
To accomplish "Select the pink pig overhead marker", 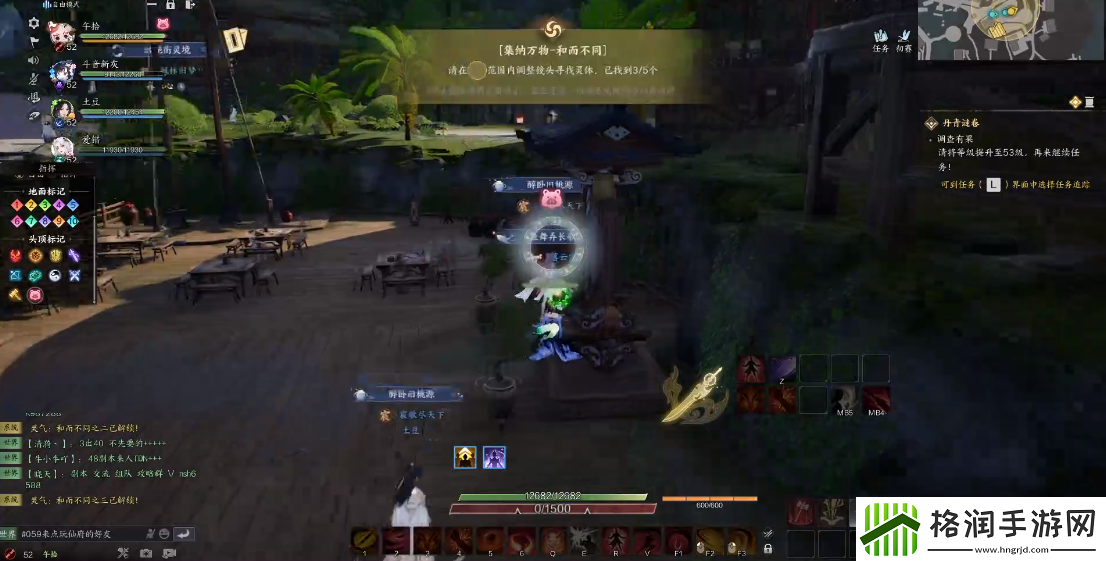I will pos(35,294).
